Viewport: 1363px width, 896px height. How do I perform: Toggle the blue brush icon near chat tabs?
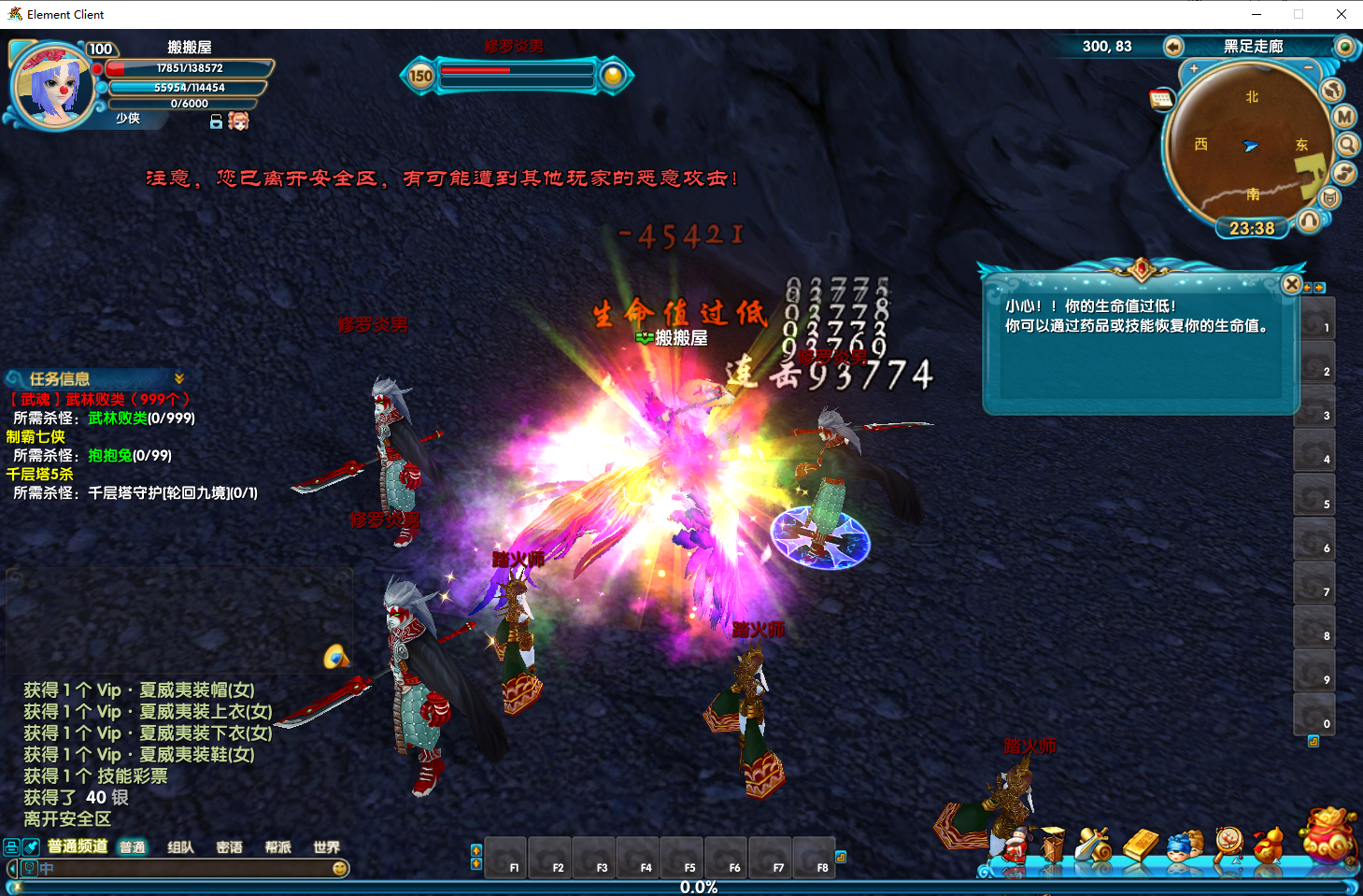point(29,846)
